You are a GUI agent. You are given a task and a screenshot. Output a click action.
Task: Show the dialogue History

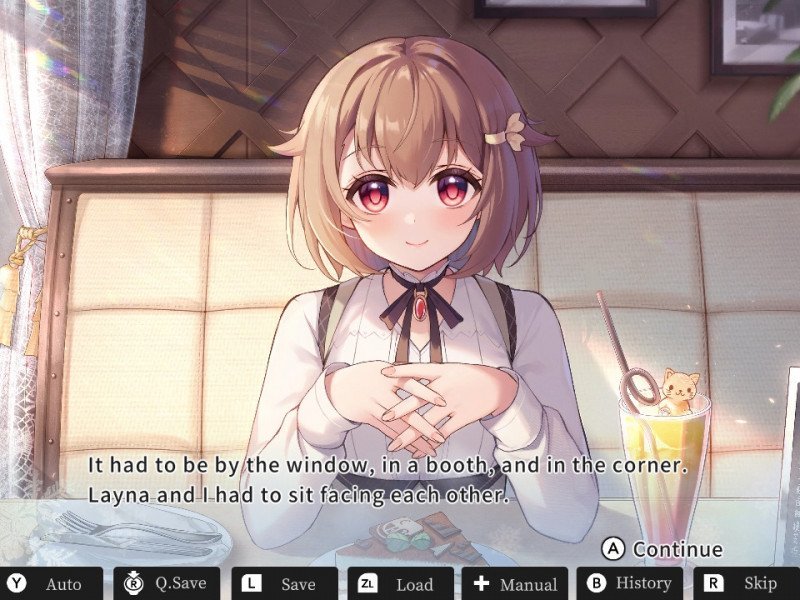click(629, 584)
